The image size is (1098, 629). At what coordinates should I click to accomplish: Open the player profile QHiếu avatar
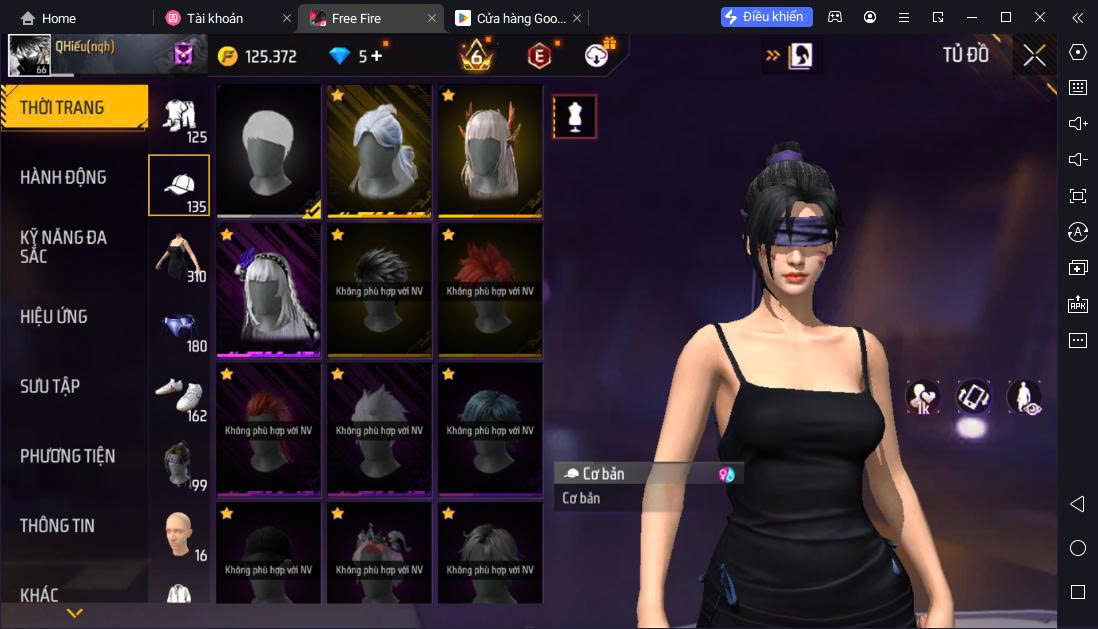[29, 56]
